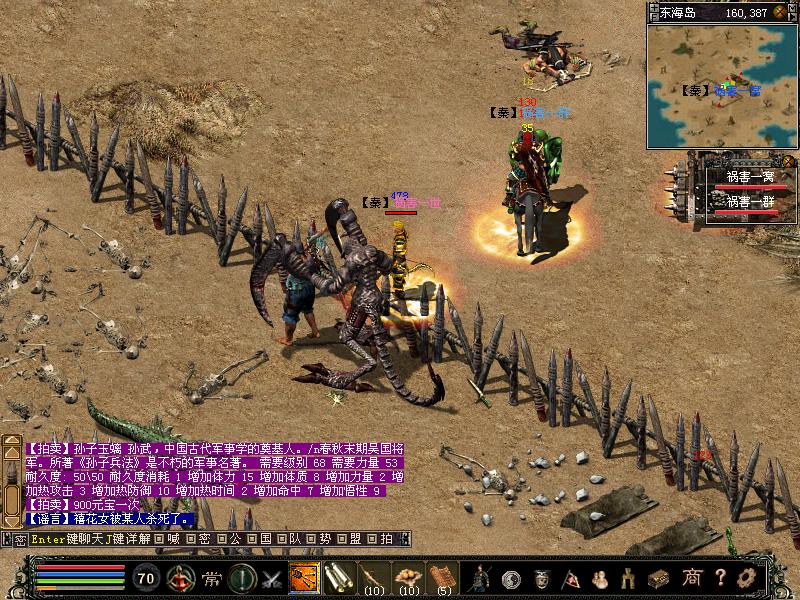
Task: Activate the highlighted orange skill slot
Action: [x=303, y=578]
